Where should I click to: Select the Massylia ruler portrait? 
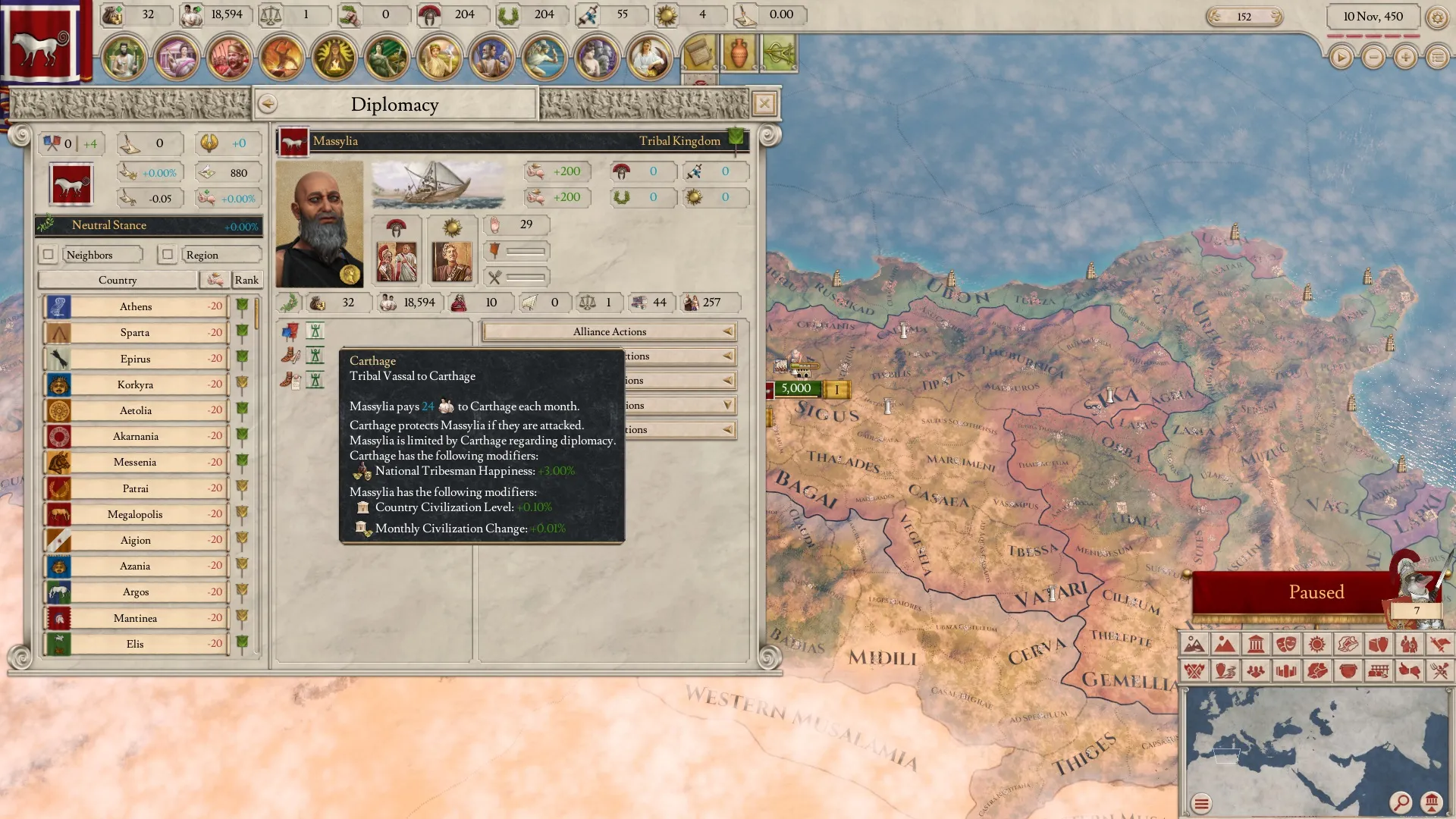tap(319, 224)
